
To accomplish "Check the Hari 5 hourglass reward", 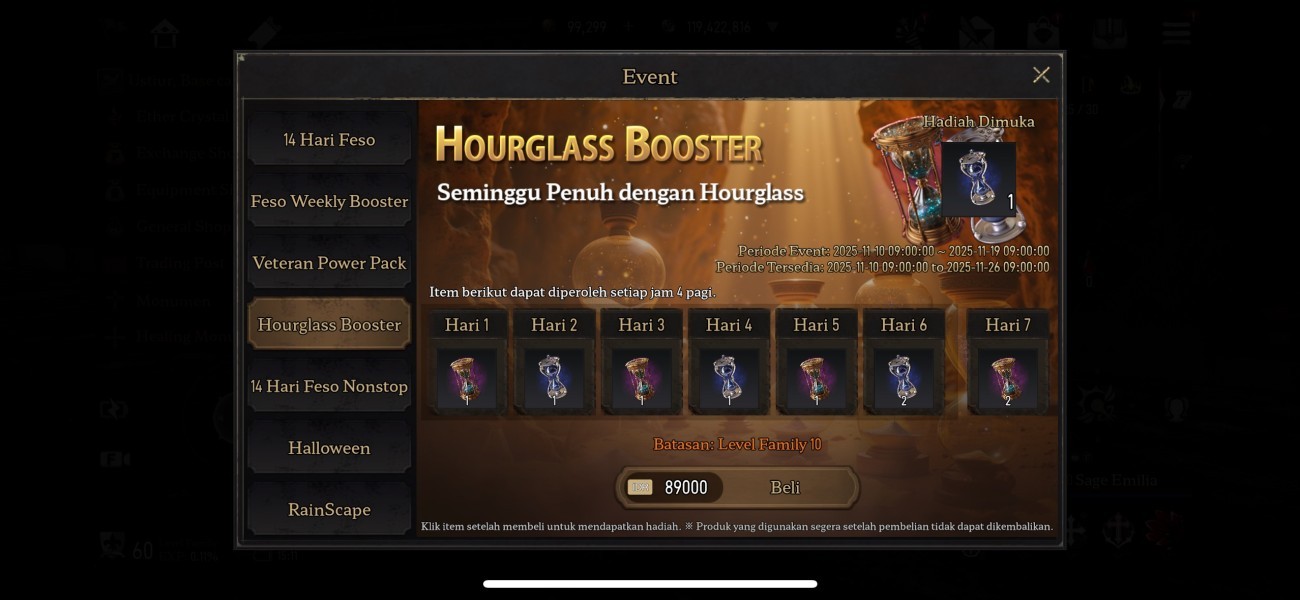I will (816, 378).
